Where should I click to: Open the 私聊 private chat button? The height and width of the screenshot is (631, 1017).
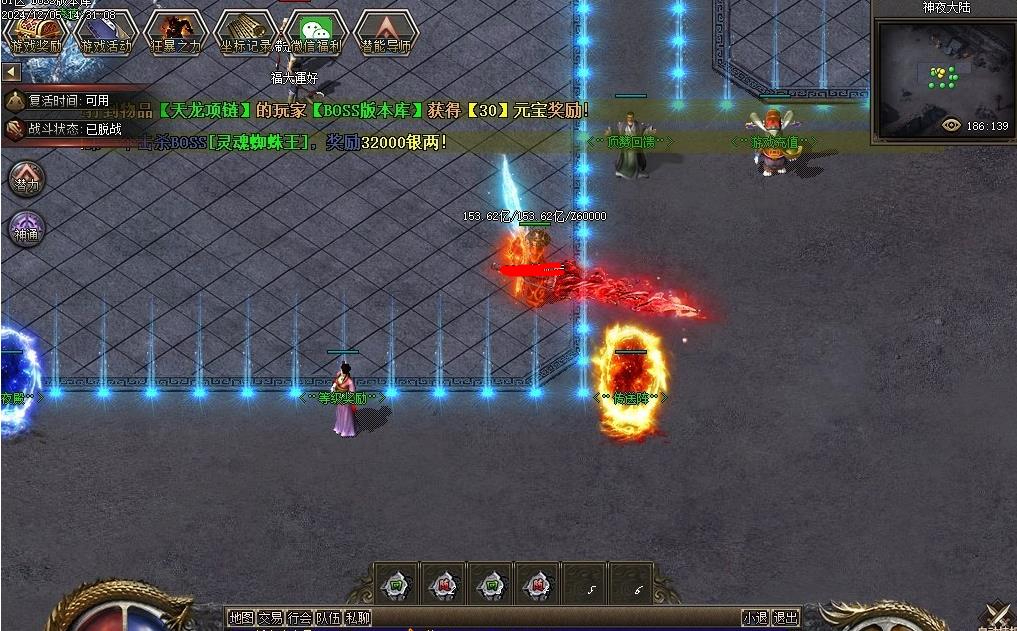point(357,618)
